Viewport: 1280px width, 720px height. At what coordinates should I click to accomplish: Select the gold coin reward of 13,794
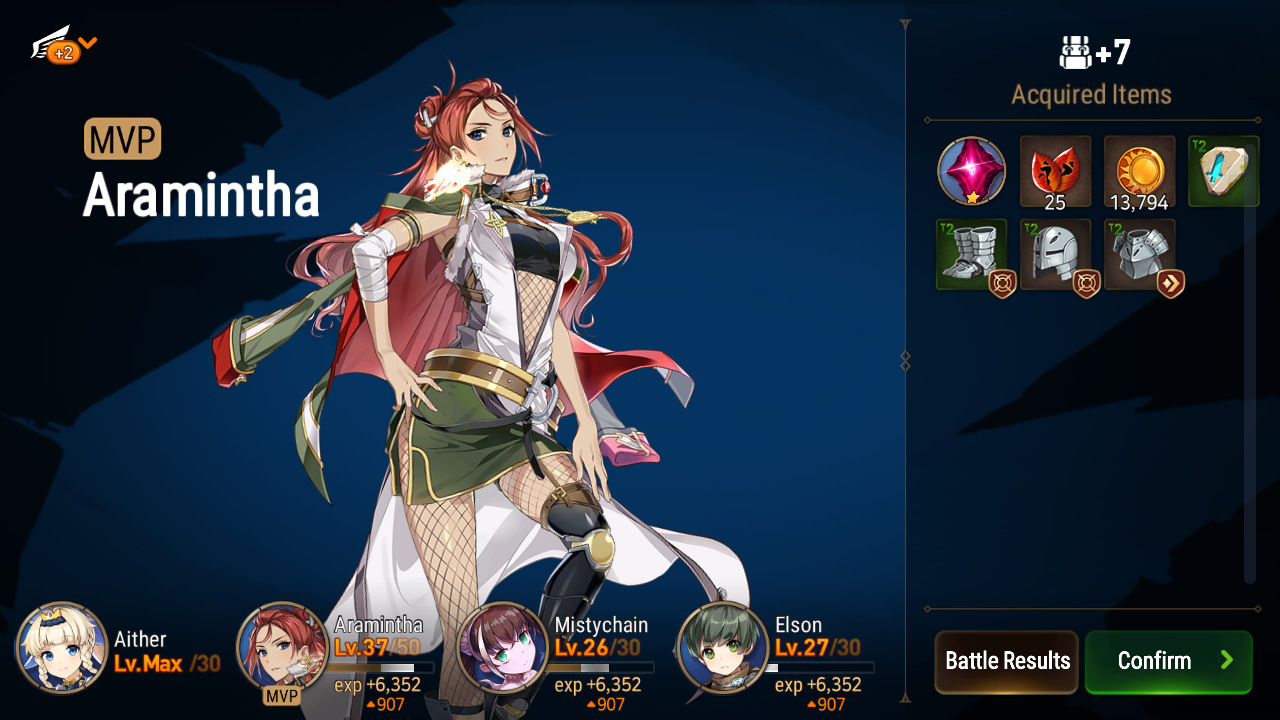[x=1139, y=171]
